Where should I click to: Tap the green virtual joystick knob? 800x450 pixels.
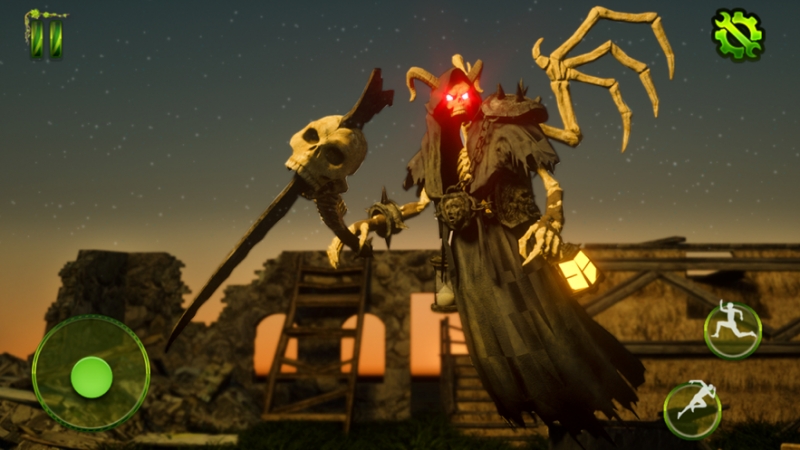pyautogui.click(x=91, y=376)
